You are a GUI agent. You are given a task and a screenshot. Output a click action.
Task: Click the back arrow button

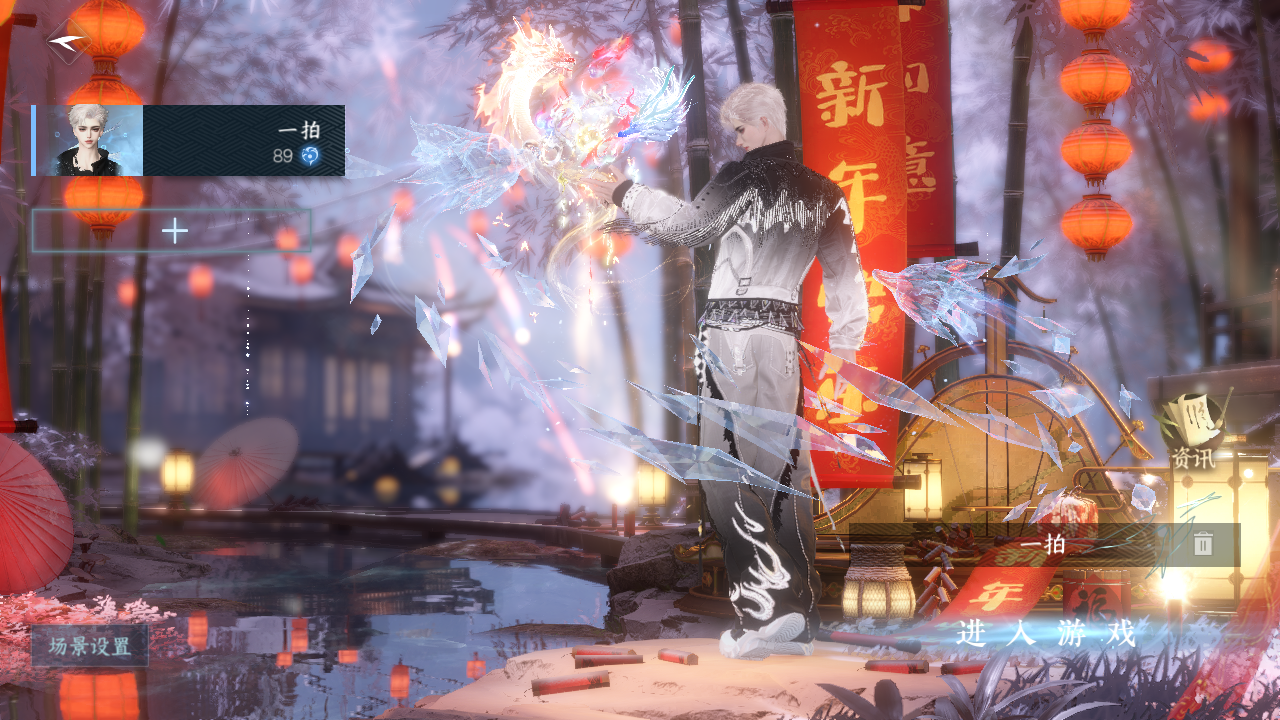(x=67, y=42)
